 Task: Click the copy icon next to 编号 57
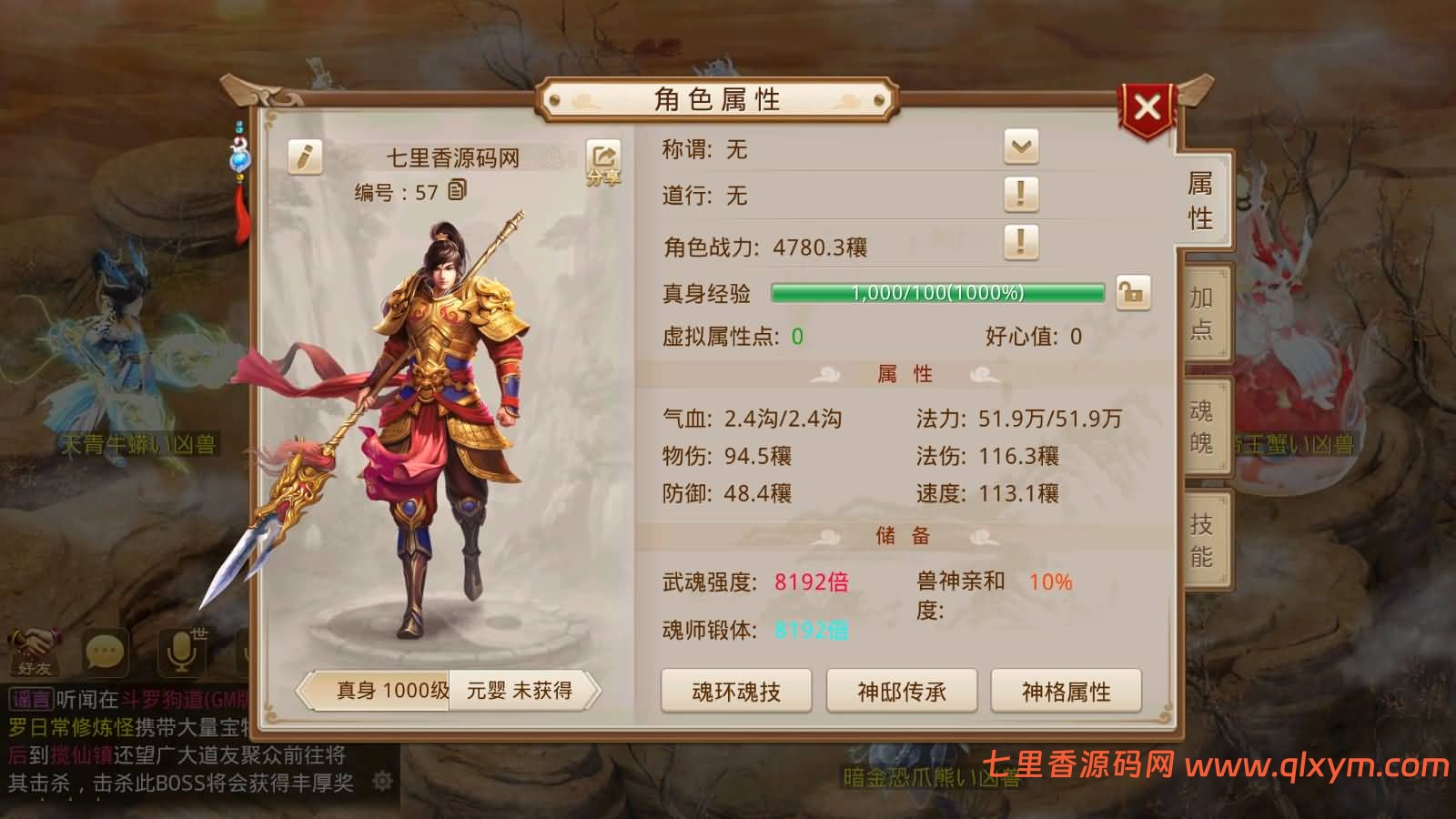click(459, 192)
